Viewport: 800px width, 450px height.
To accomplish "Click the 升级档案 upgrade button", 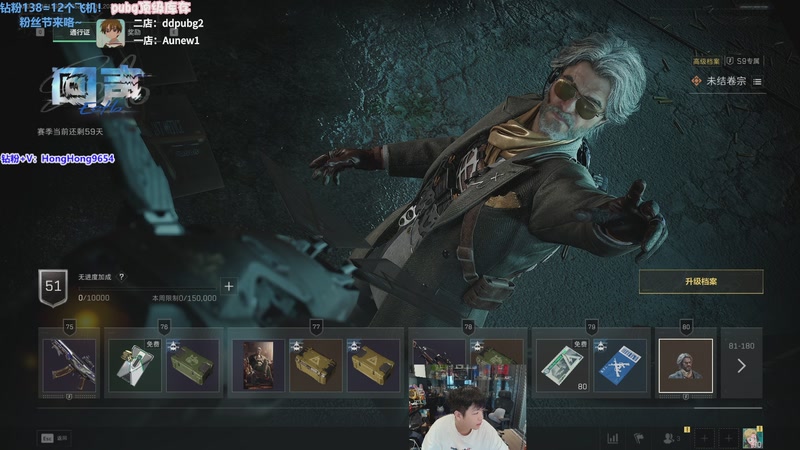I will pos(701,282).
